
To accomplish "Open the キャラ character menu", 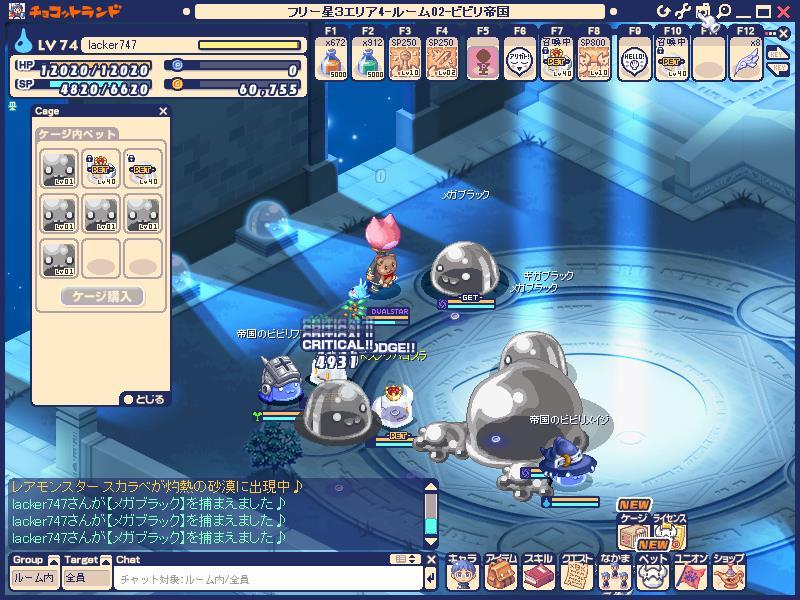I will click(x=462, y=573).
